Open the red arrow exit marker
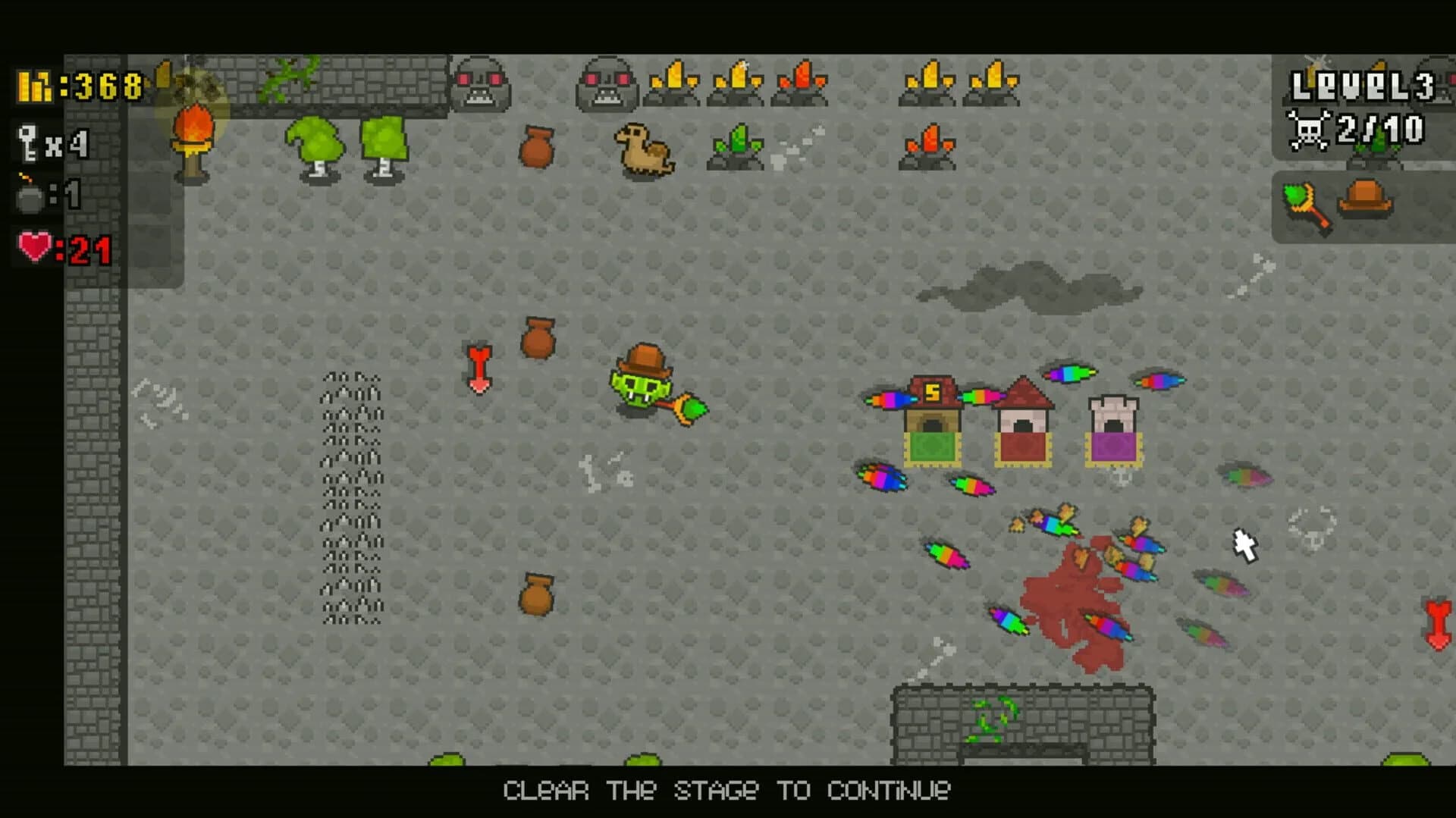1456x818 pixels. coord(479,367)
